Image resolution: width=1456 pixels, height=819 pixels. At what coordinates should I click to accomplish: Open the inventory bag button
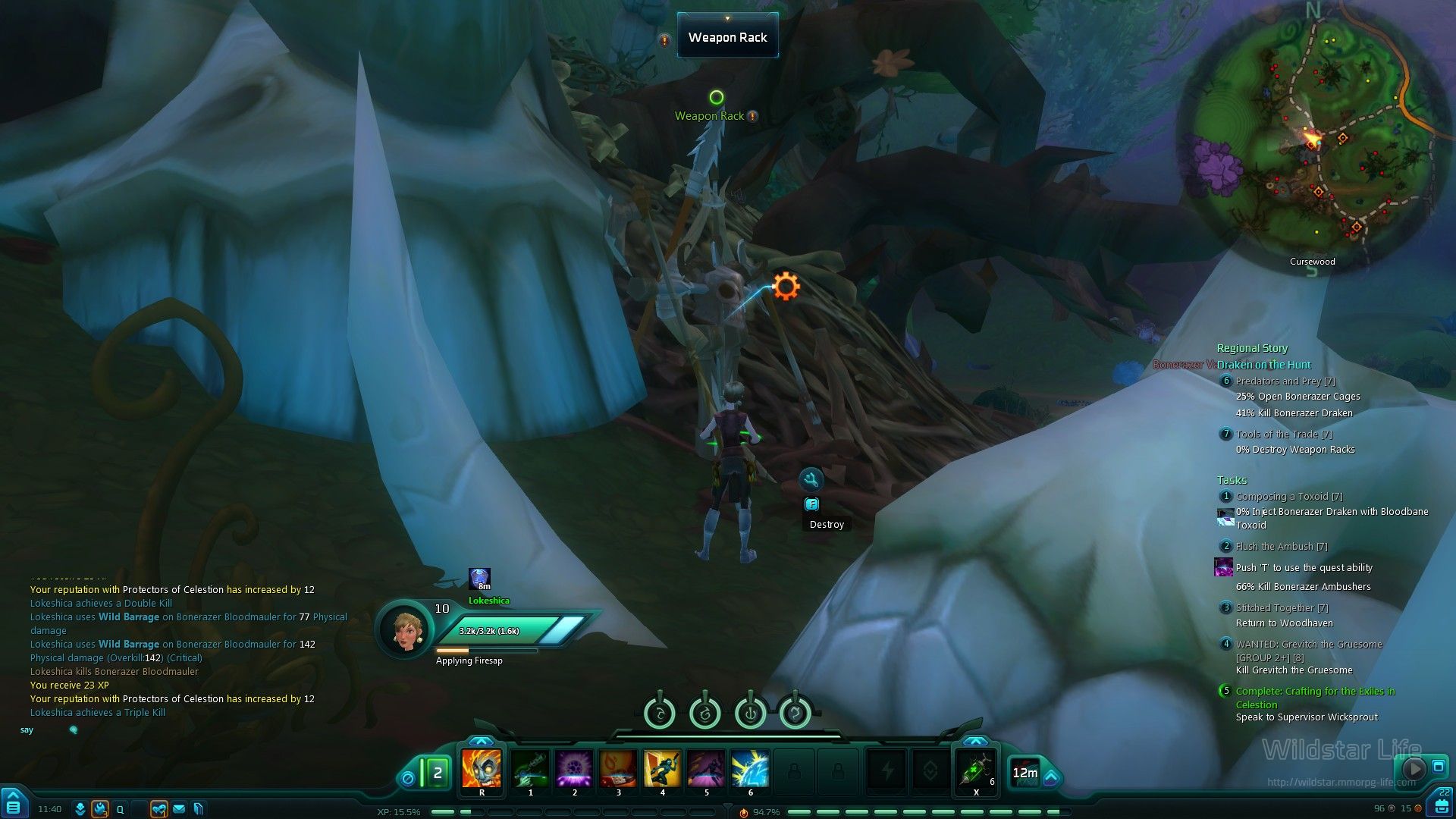pyautogui.click(x=1441, y=805)
